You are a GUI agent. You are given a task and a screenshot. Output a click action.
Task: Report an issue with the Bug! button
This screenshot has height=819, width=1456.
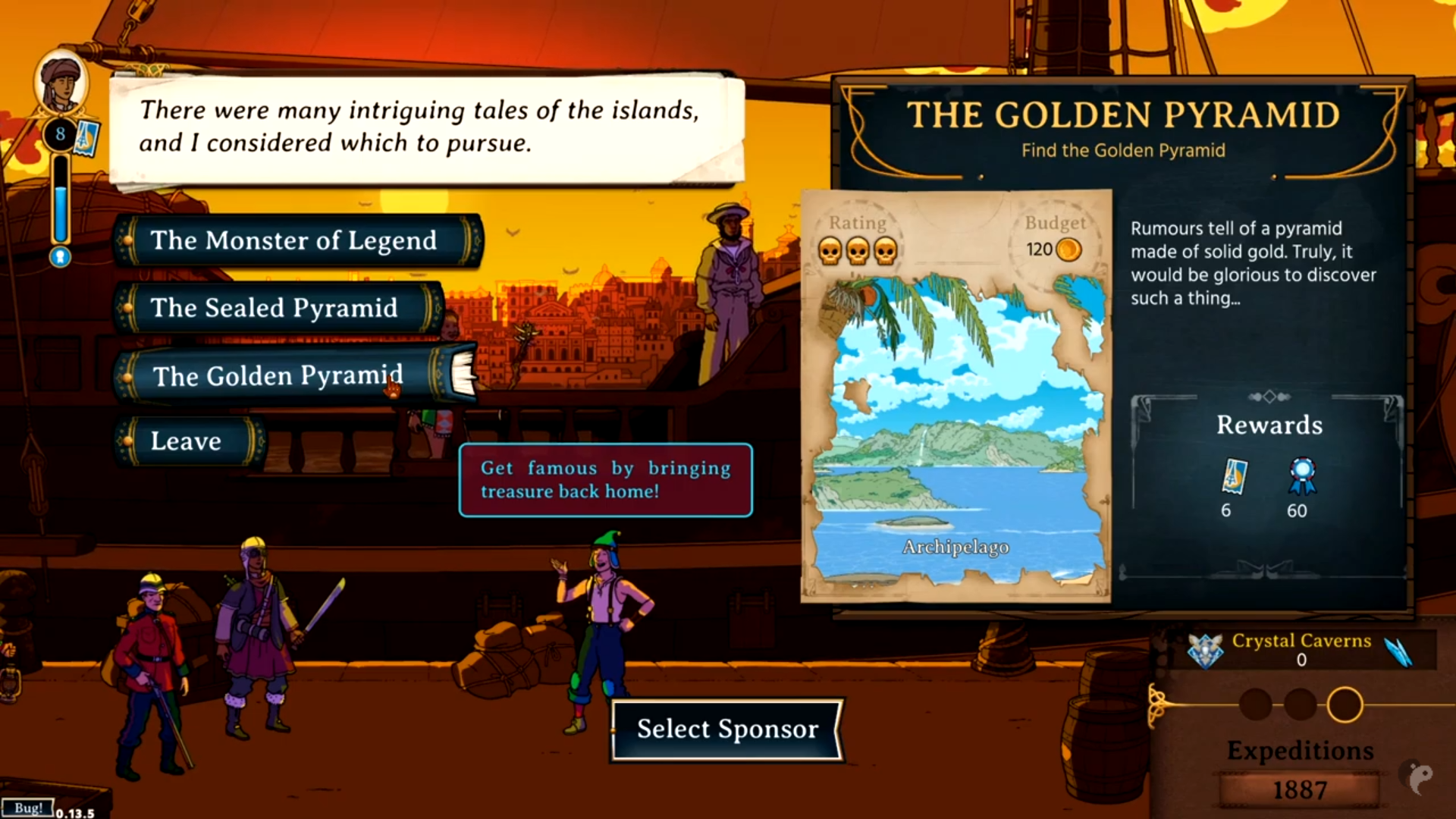click(x=27, y=808)
